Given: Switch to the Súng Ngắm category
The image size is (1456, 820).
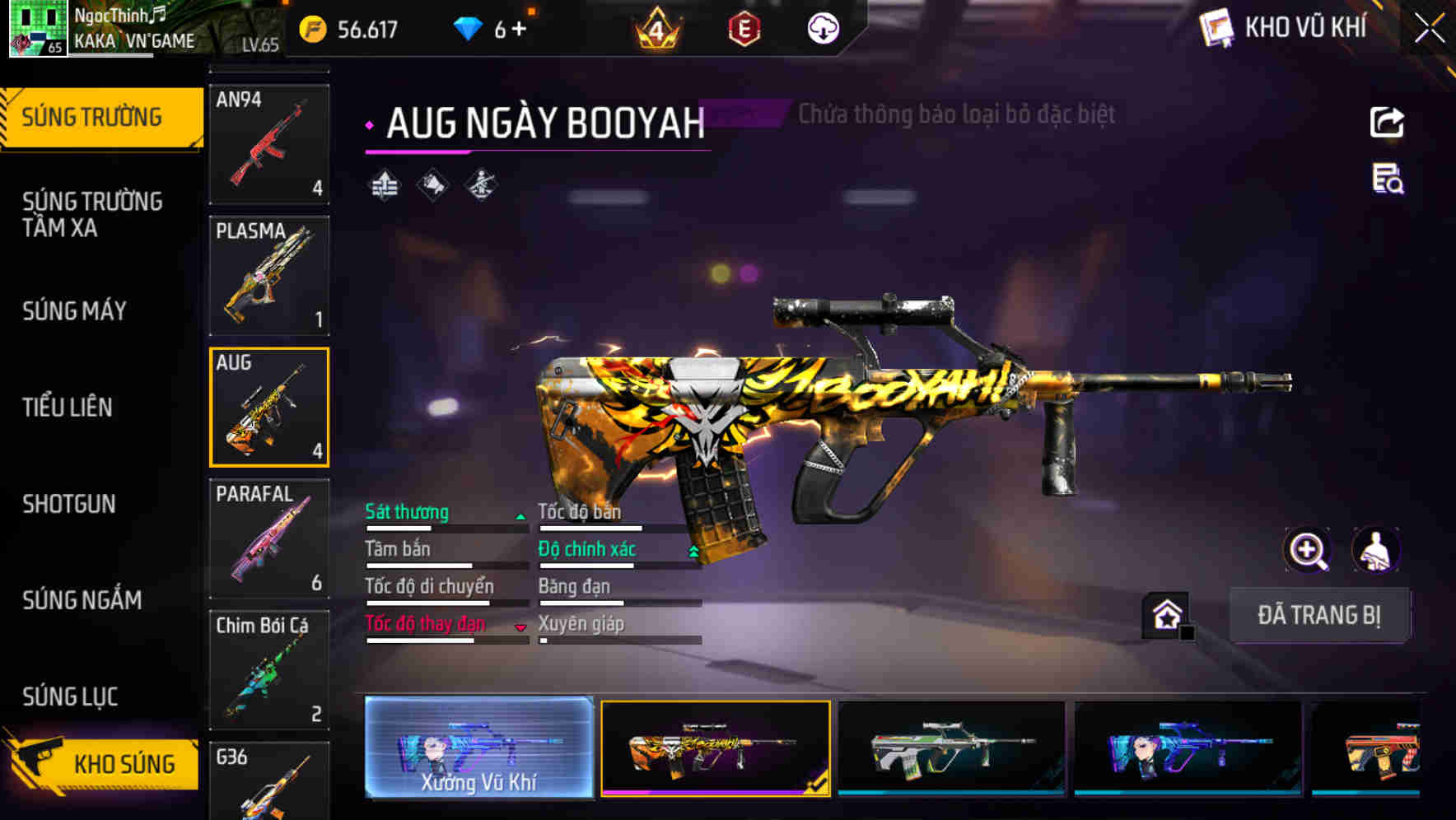Looking at the screenshot, I should (x=82, y=600).
